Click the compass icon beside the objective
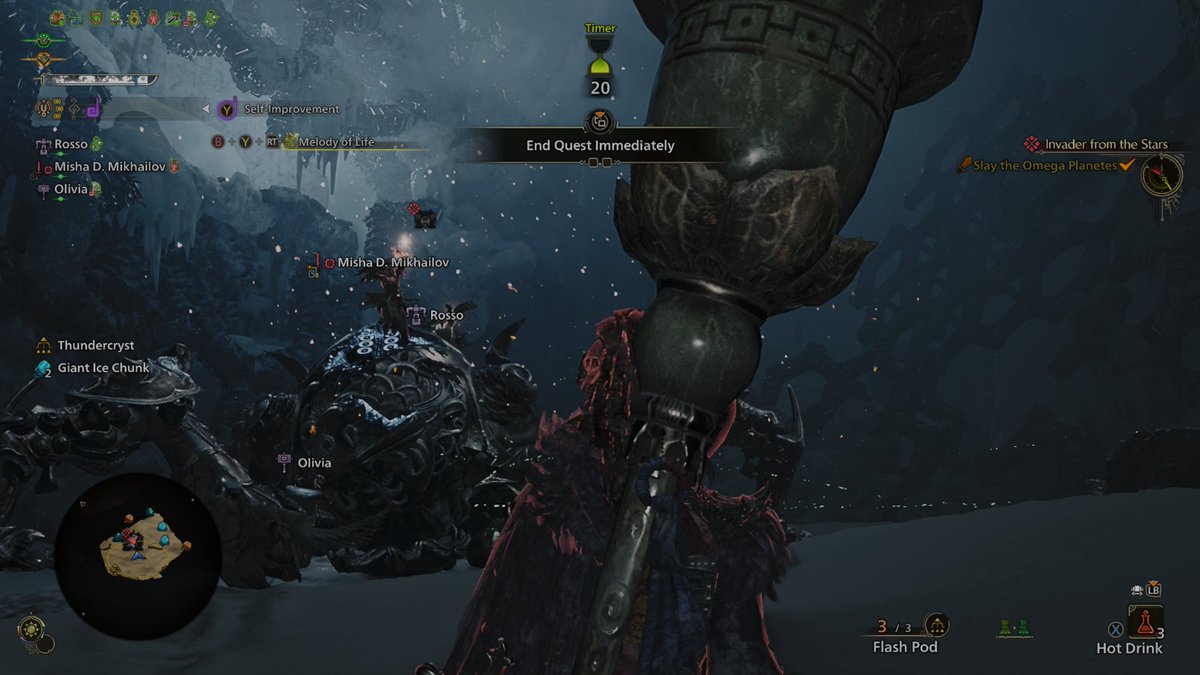This screenshot has height=675, width=1200. point(1161,180)
